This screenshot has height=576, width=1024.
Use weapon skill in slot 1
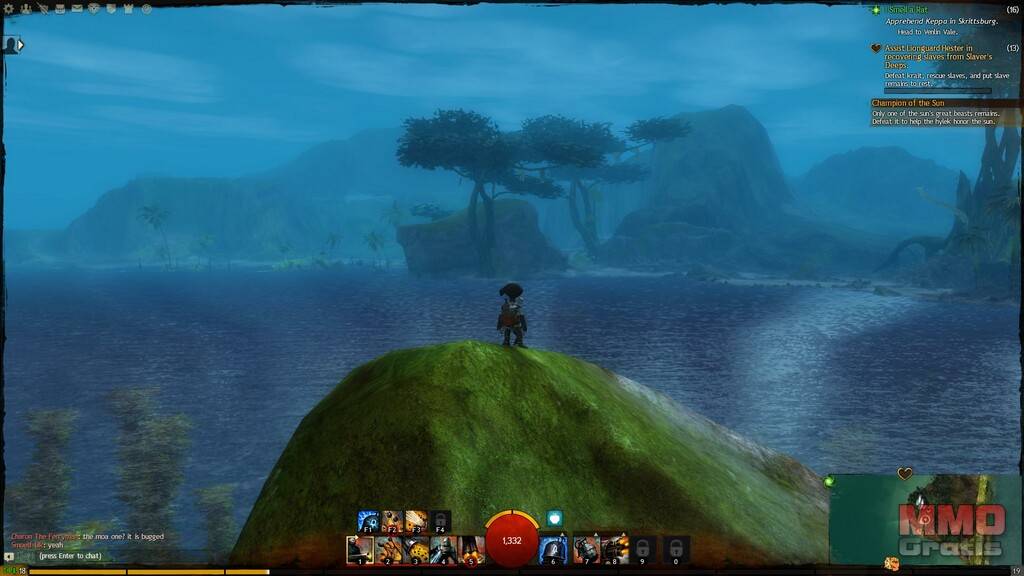(x=360, y=550)
